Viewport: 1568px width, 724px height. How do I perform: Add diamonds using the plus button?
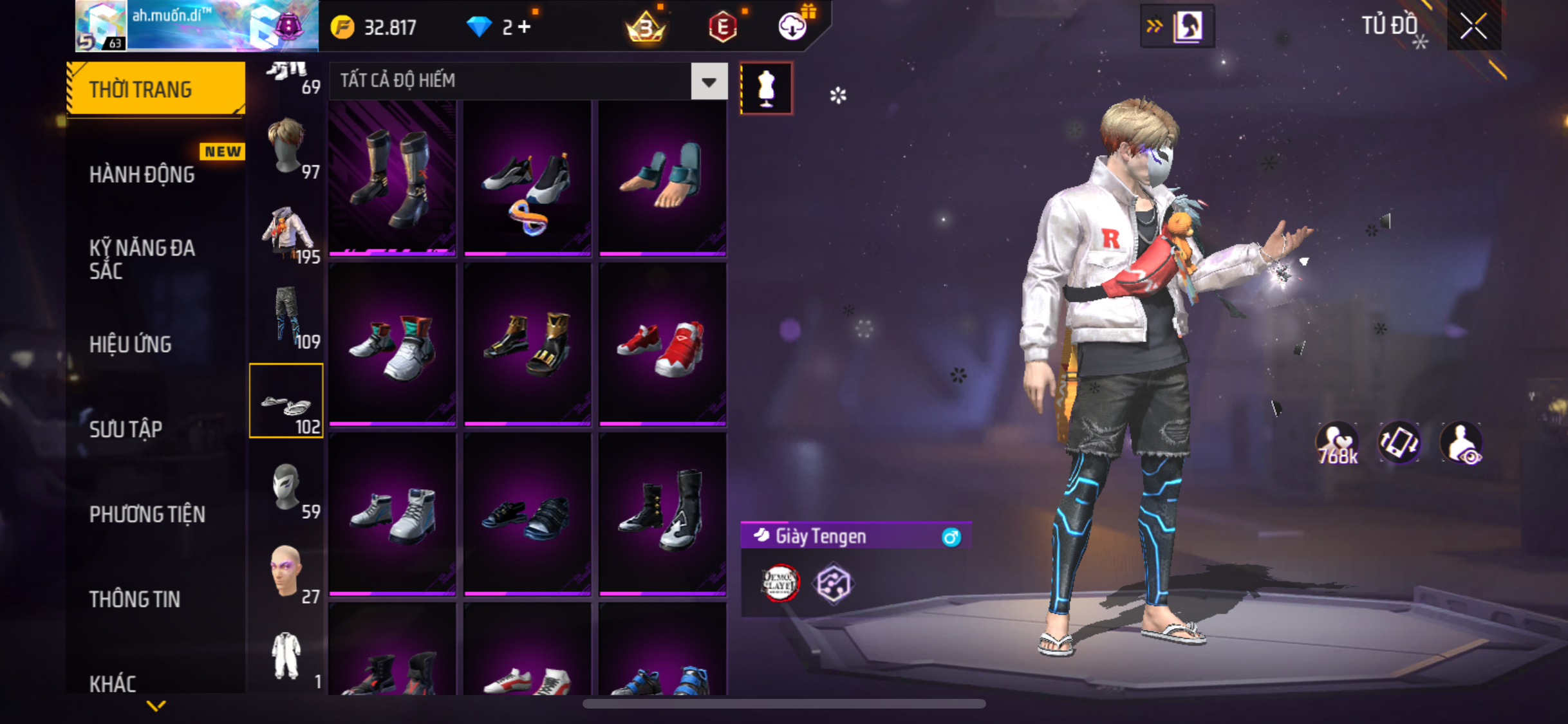(x=524, y=27)
